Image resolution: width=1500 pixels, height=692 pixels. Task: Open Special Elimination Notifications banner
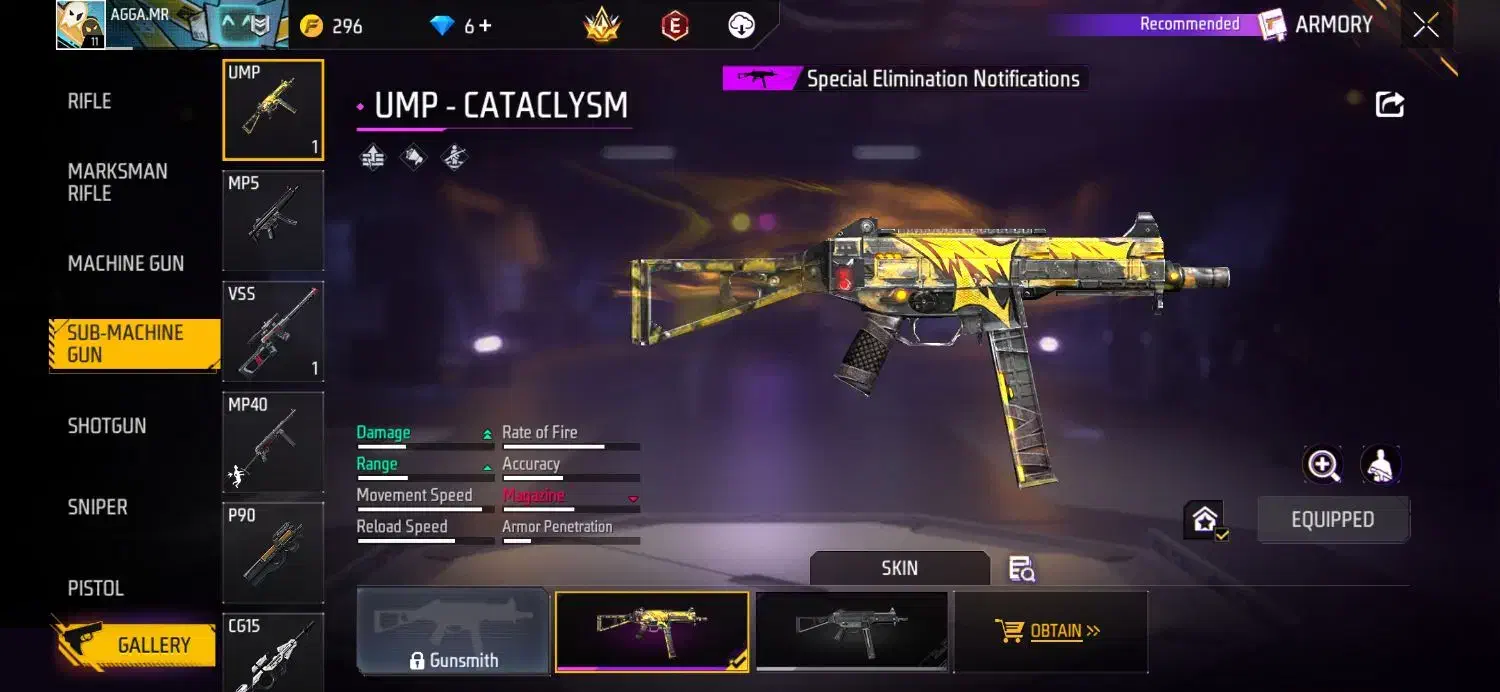[906, 79]
